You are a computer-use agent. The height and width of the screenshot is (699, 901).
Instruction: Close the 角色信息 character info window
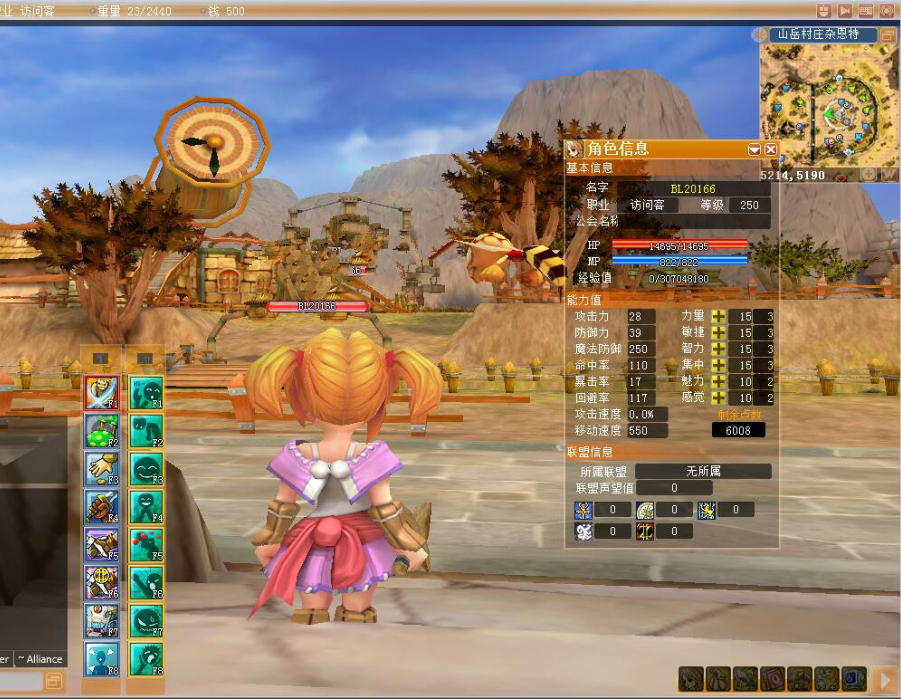pyautogui.click(x=771, y=149)
